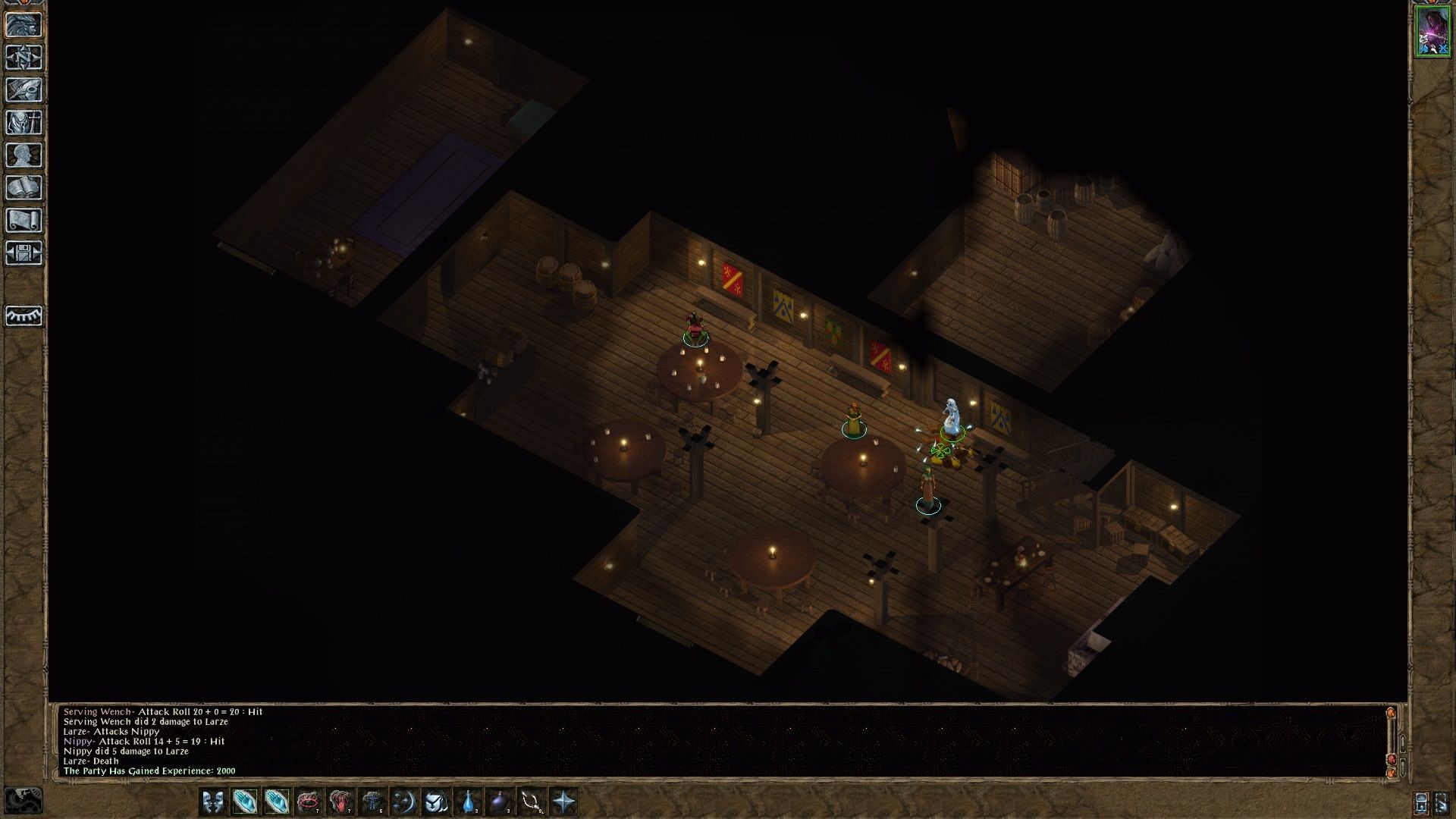Click the dragon icon in bottom-left corner
Image resolution: width=1456 pixels, height=819 pixels.
(24, 800)
